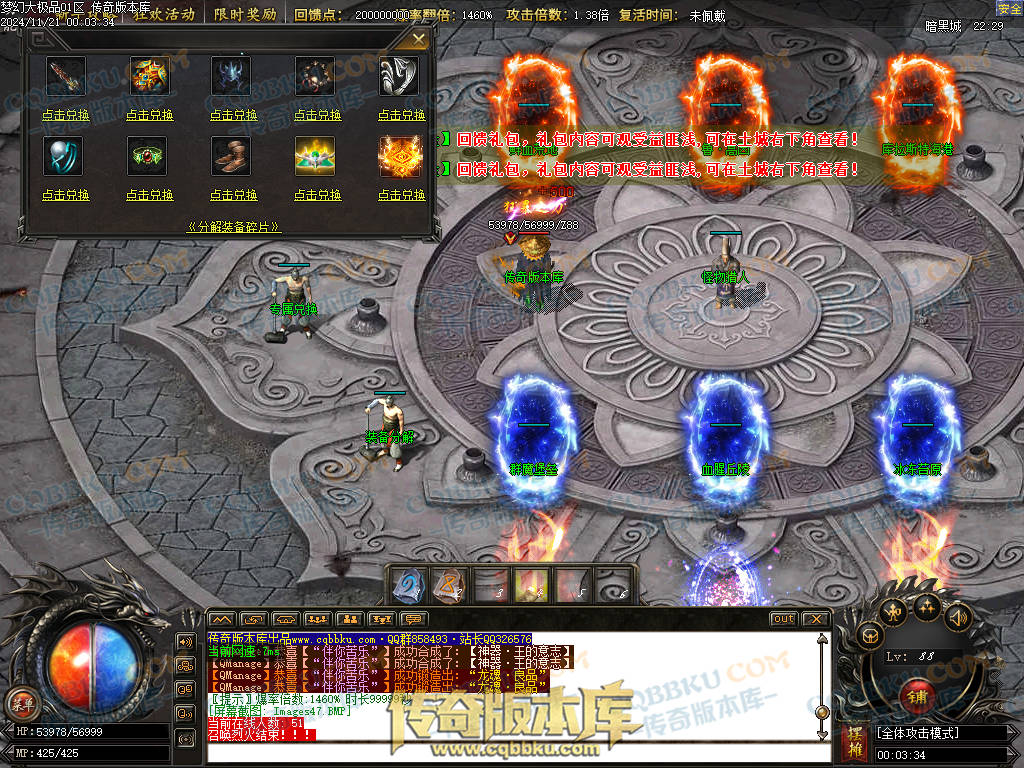Open the red 铺 shop button
Screen dimensions: 1024x768
click(x=916, y=696)
